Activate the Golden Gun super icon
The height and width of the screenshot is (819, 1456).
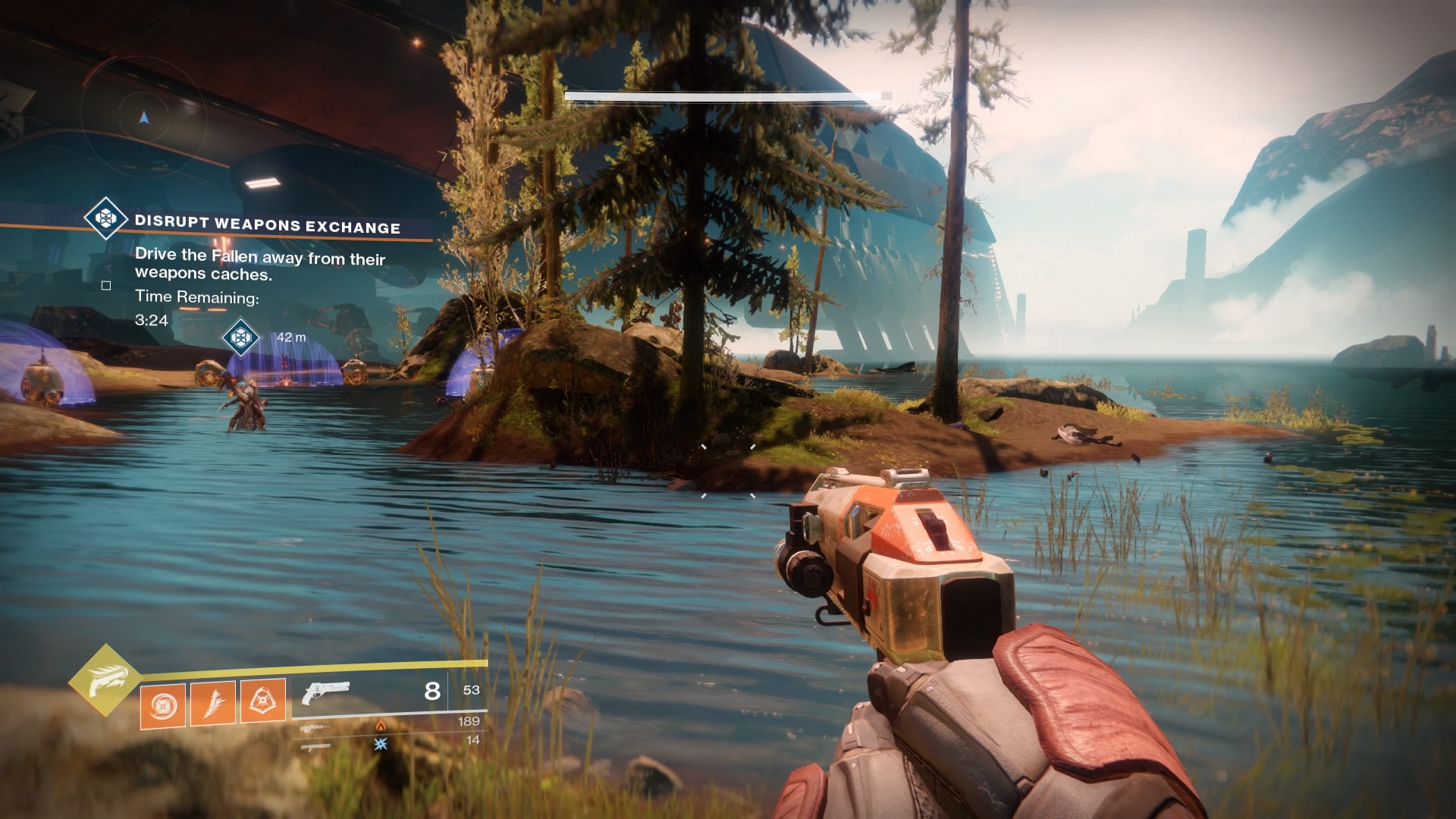(105, 680)
